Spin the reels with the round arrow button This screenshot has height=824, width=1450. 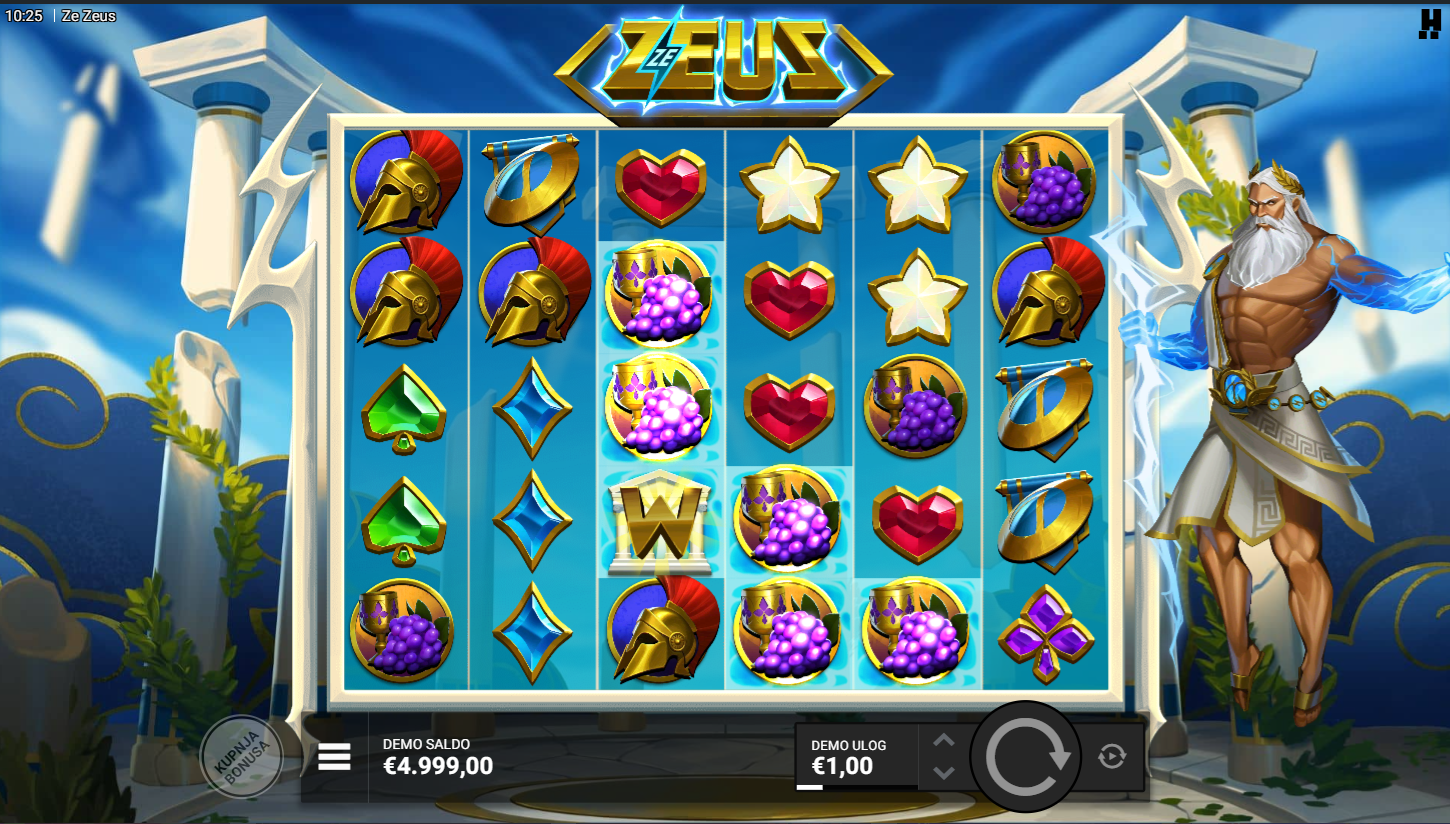click(x=1026, y=757)
